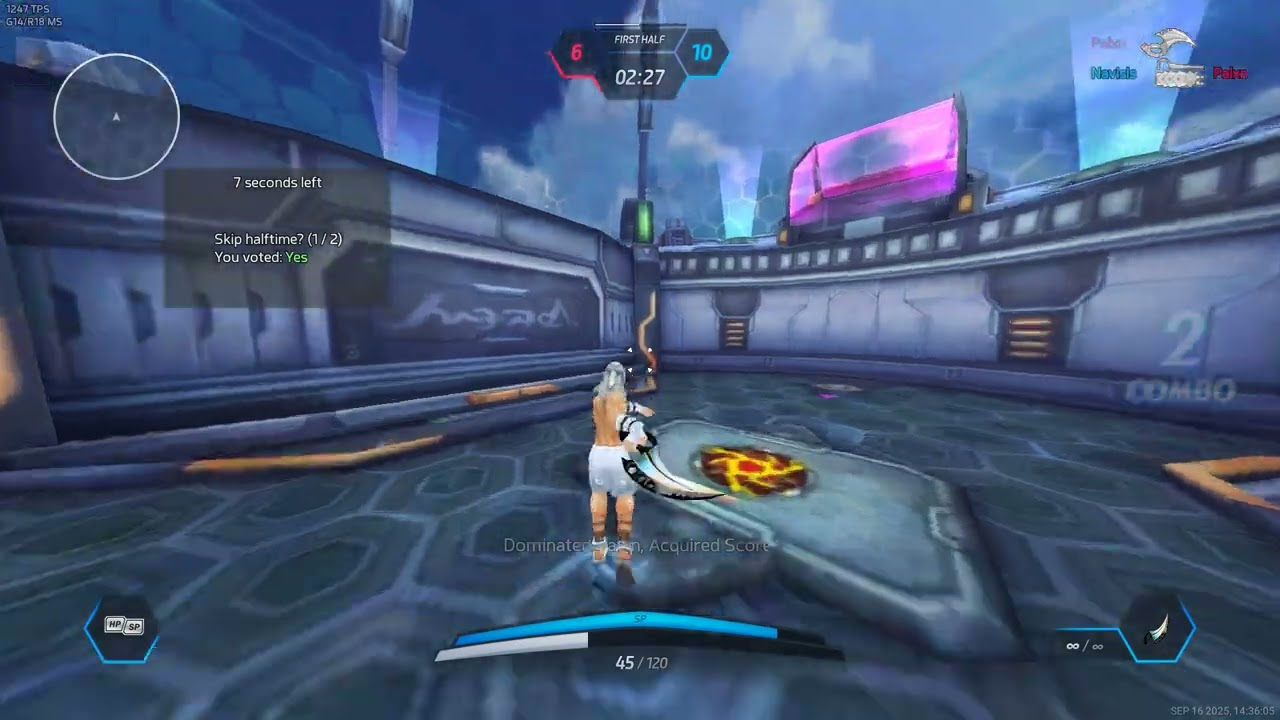Select the blade weapon slot icon
1280x720 pixels.
click(x=1158, y=631)
